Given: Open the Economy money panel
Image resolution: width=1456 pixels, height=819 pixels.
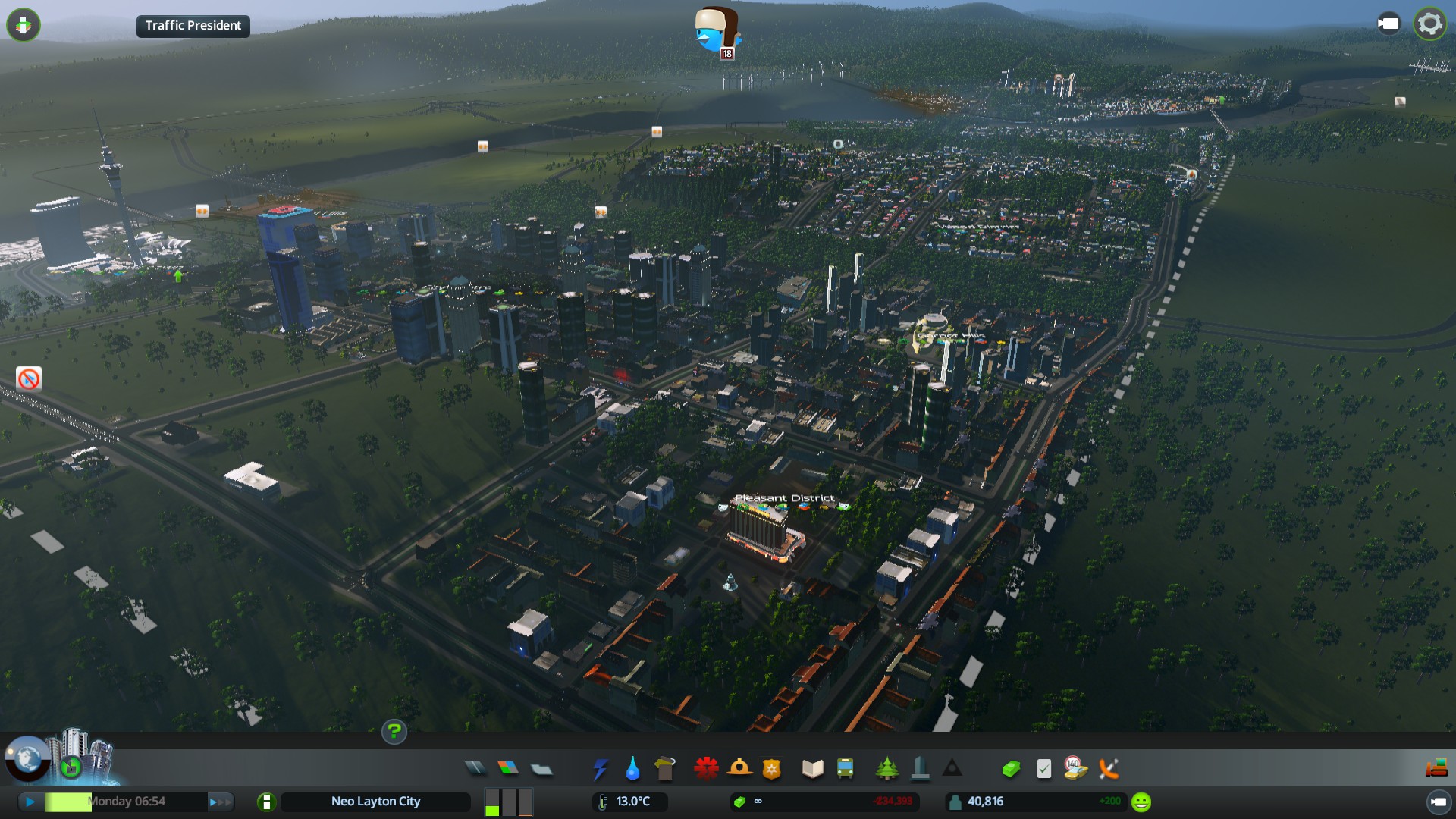Looking at the screenshot, I should [x=1011, y=769].
